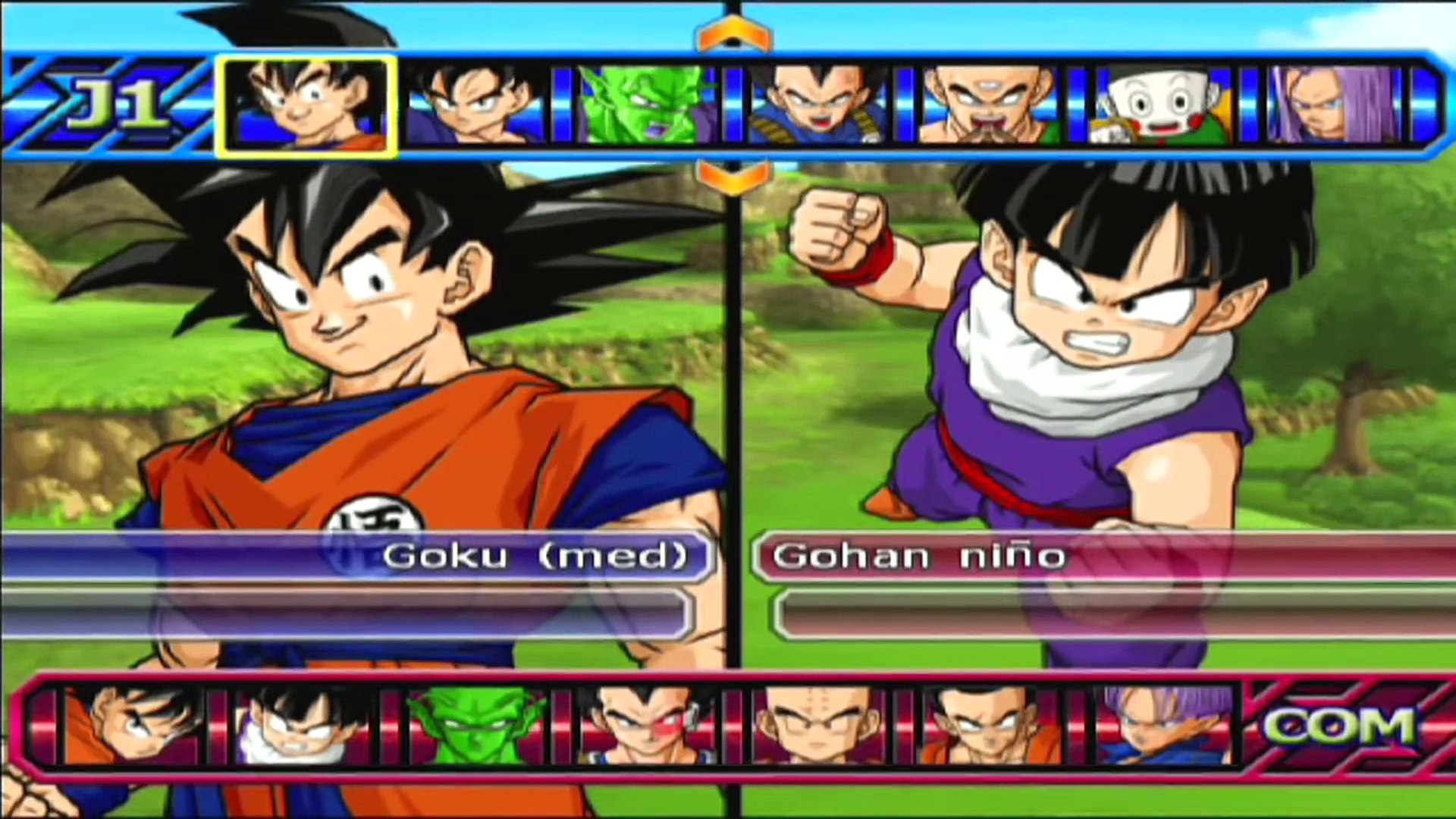
Task: Select scouter Vegeta in the COM roster
Action: pos(646,726)
